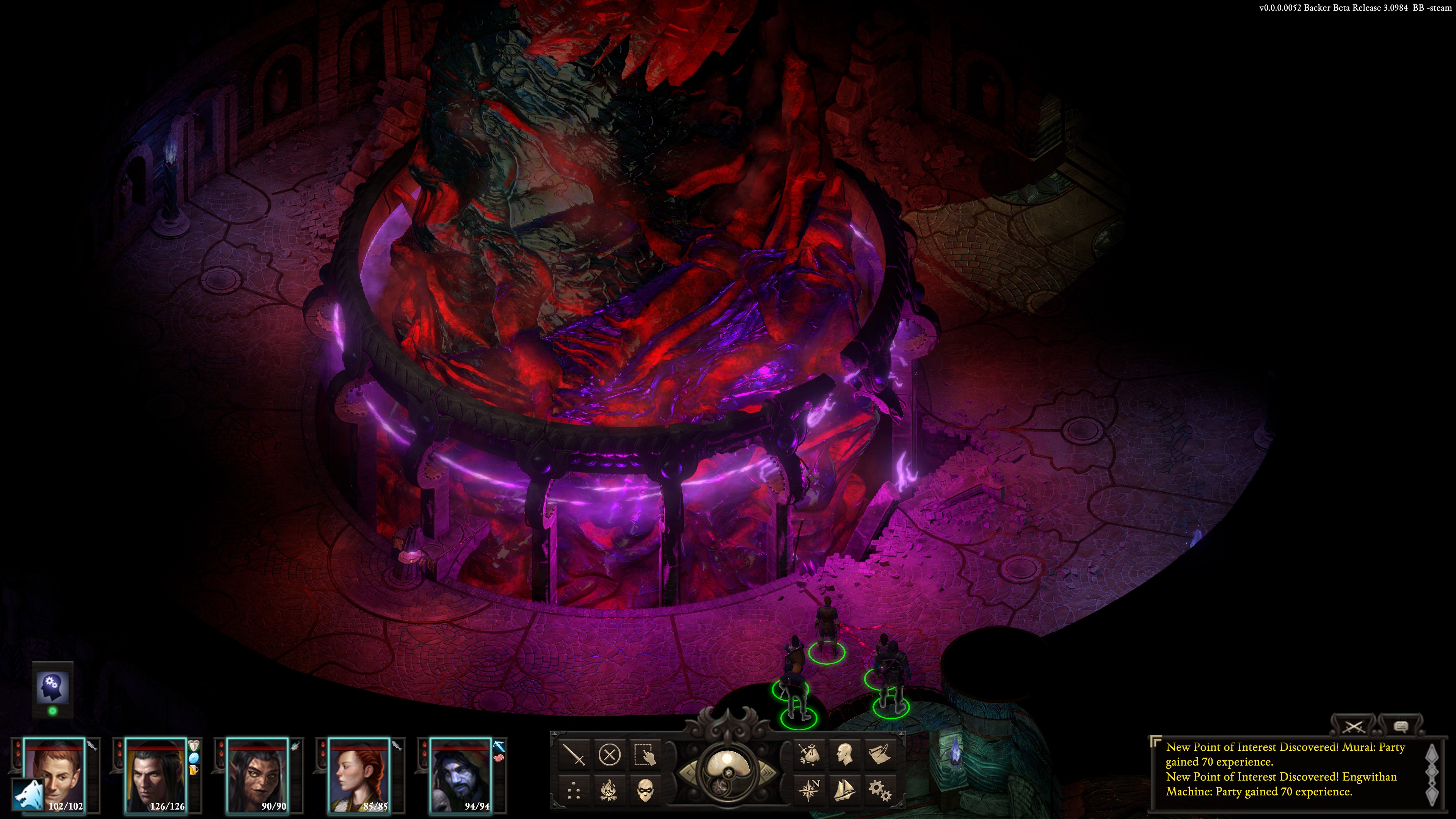
Task: Rest using the campfire button
Action: click(x=609, y=790)
